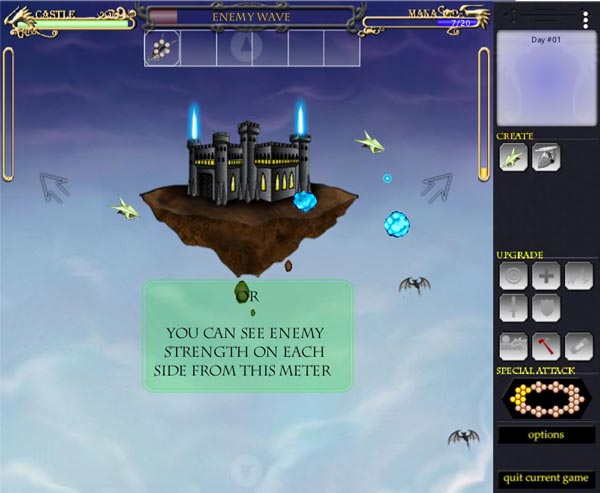This screenshot has height=493, width=600.
Task: Click the Day #01 minimap panel
Action: tap(546, 77)
